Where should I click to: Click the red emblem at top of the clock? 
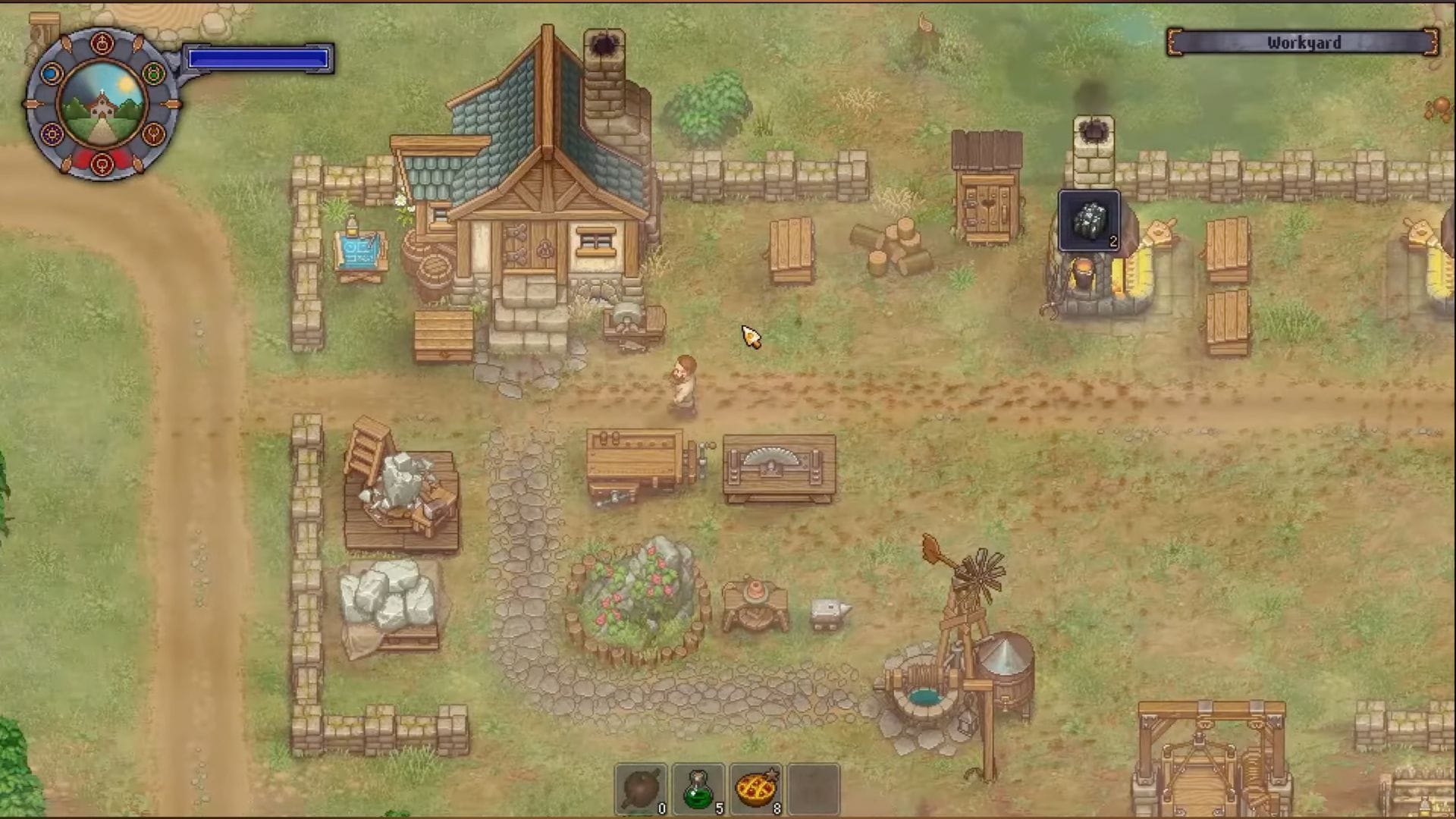pos(102,42)
